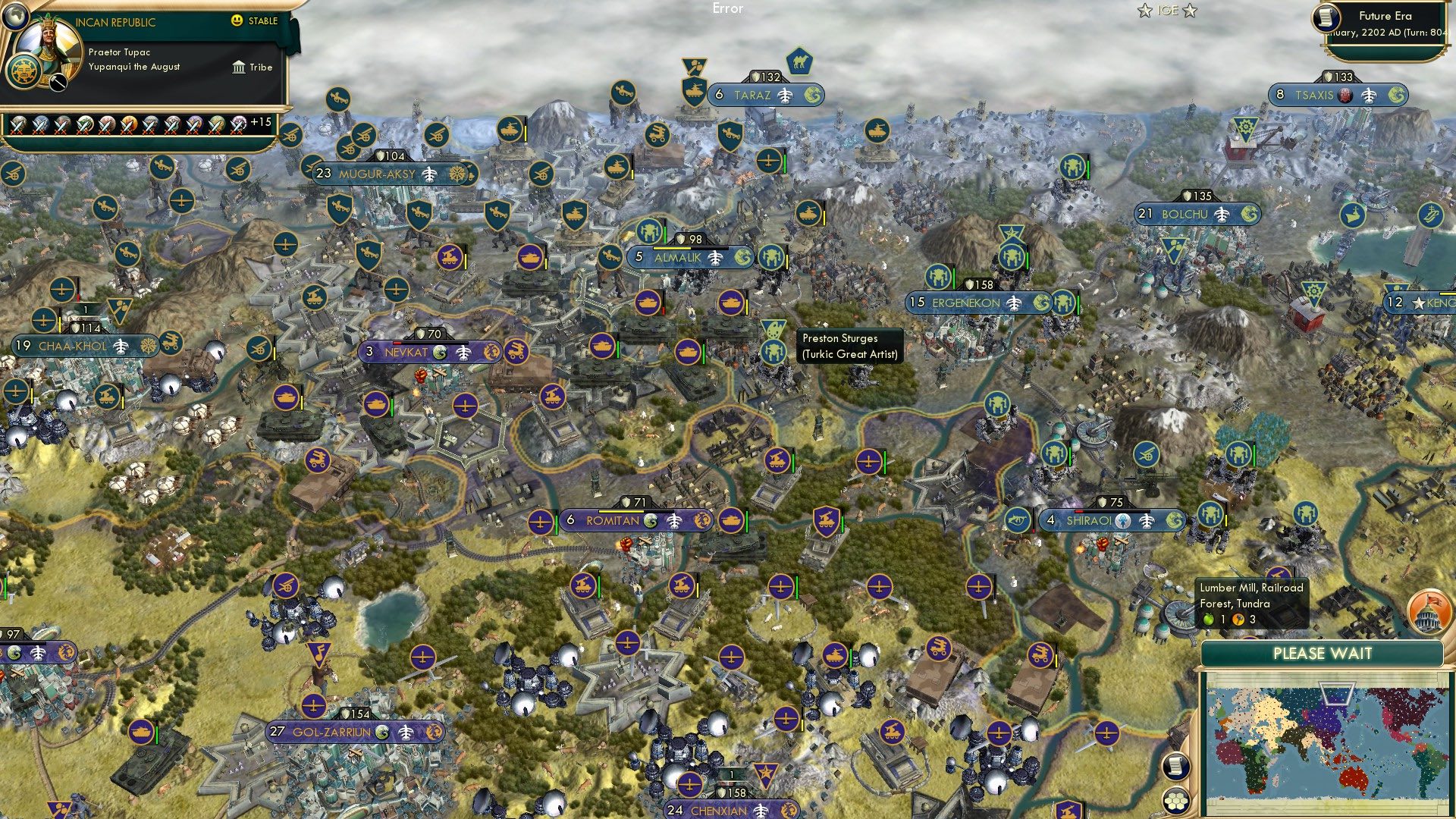Click the Ergenekon city banner
1456x819 pixels.
965,303
